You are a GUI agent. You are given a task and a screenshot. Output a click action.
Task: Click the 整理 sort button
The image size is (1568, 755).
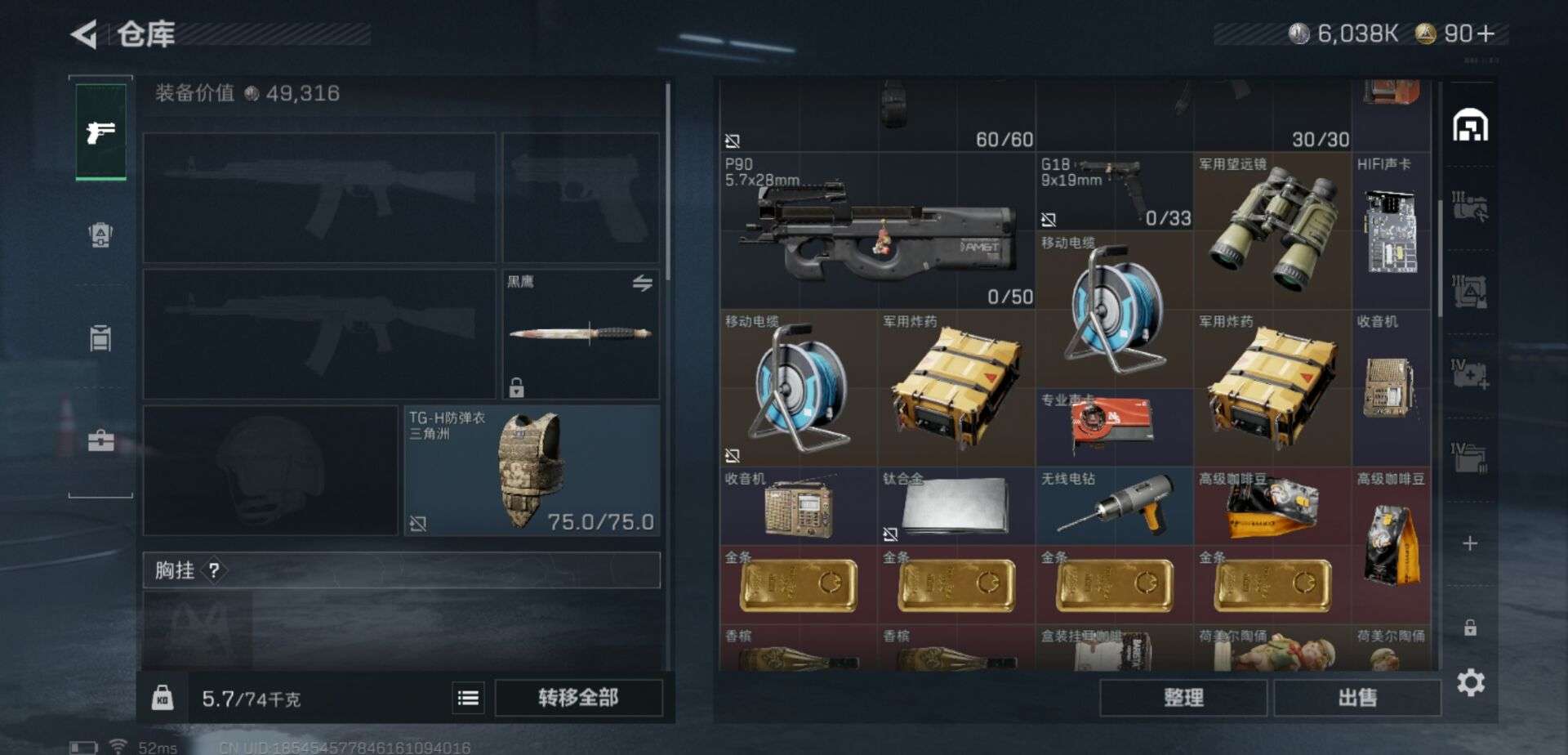point(1183,698)
